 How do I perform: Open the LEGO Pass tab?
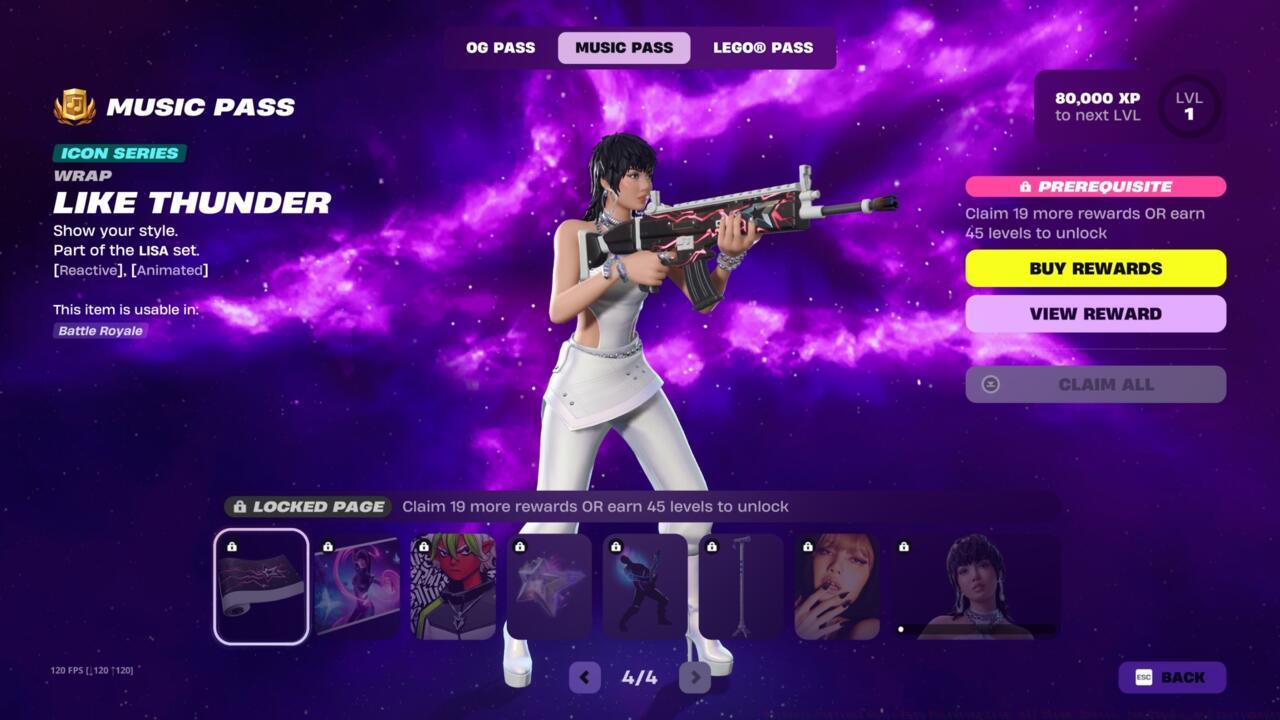pos(765,47)
